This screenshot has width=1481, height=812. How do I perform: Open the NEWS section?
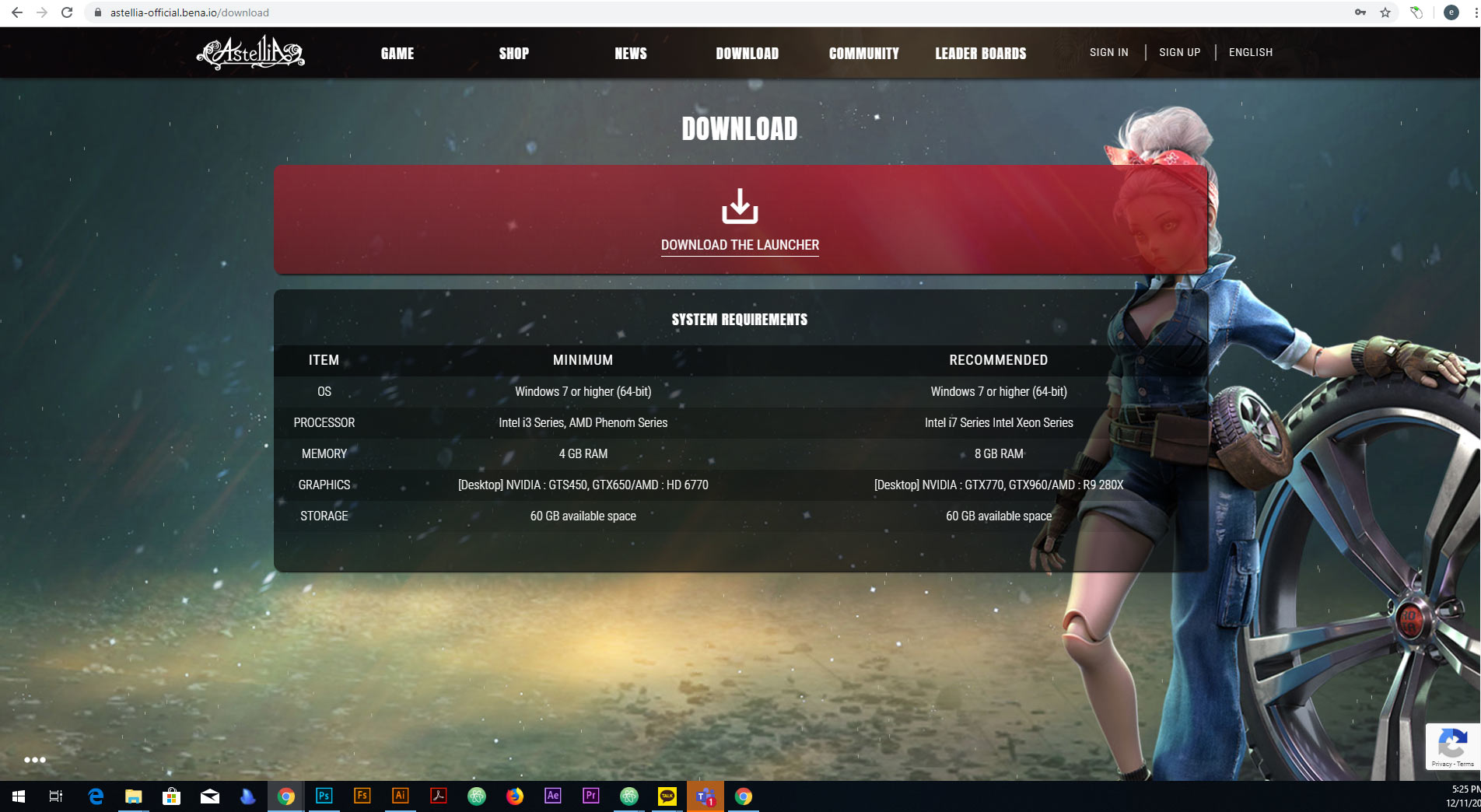click(631, 54)
